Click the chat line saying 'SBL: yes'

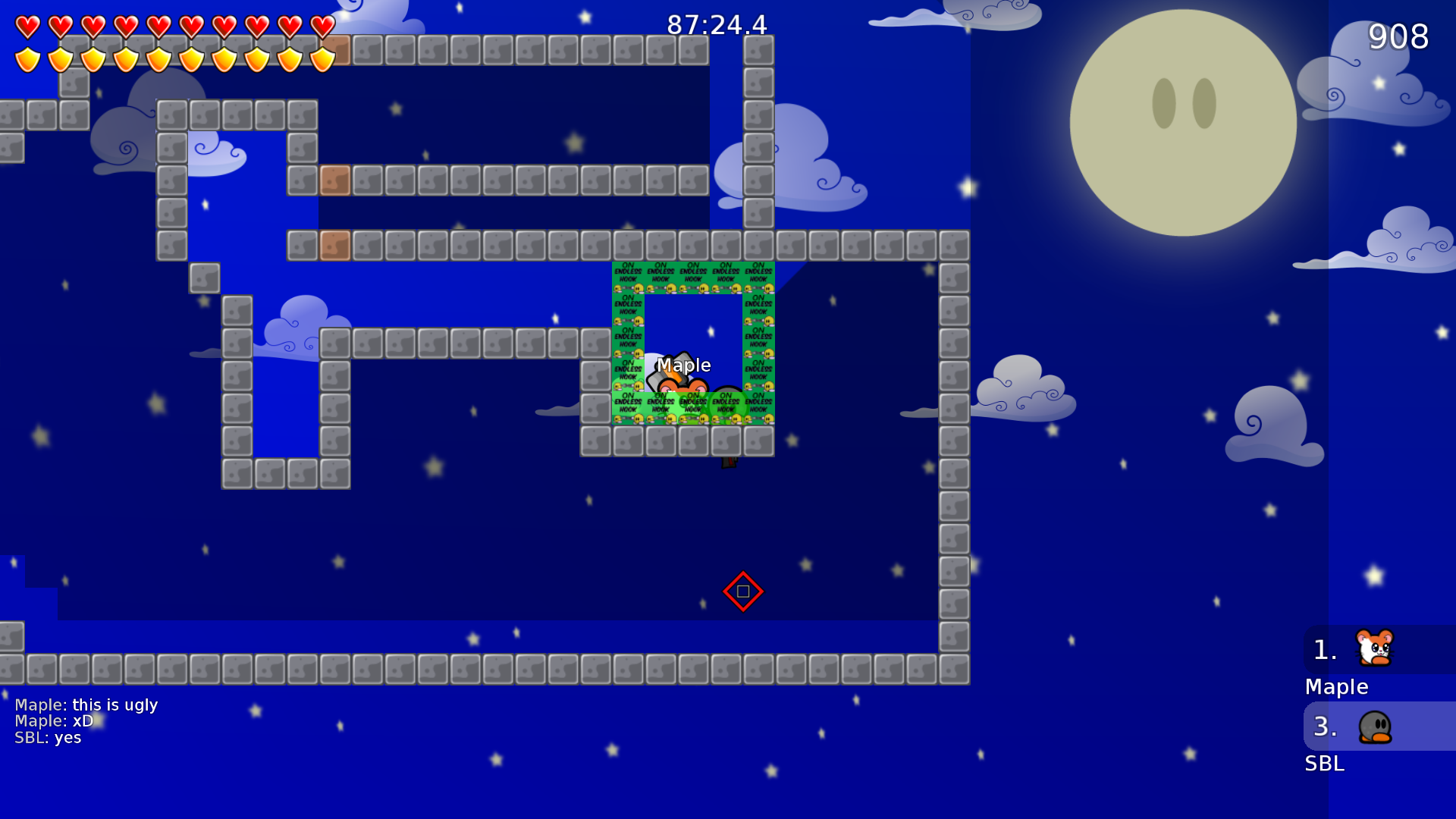click(x=48, y=737)
